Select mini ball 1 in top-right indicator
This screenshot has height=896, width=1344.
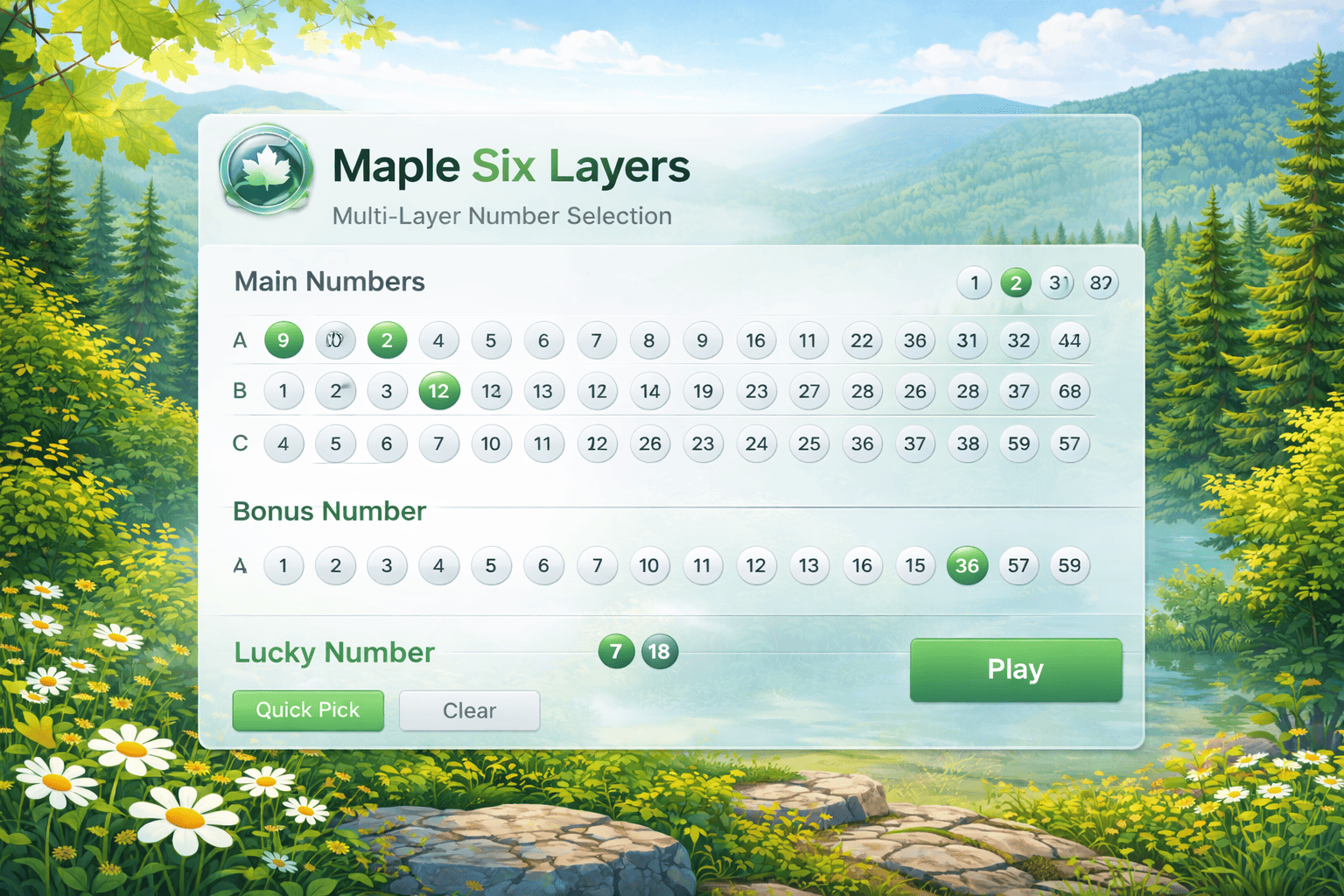[x=973, y=283]
